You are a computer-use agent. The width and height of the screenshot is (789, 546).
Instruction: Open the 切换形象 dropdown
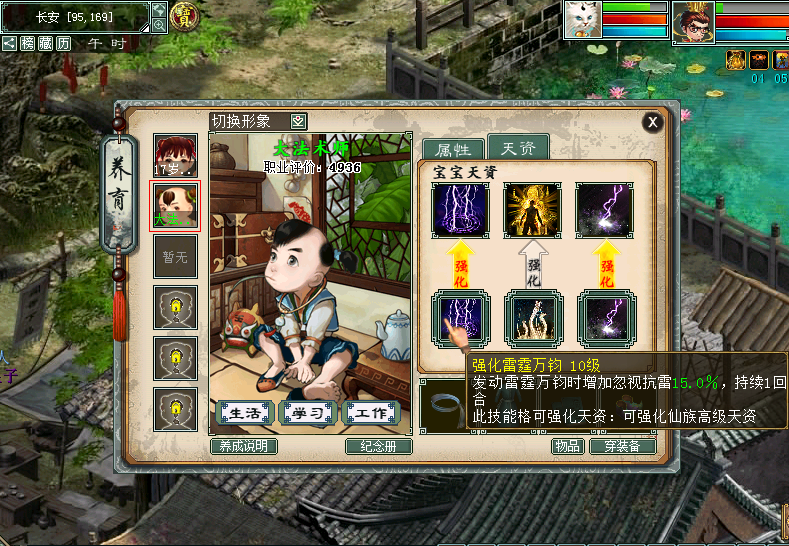click(299, 121)
